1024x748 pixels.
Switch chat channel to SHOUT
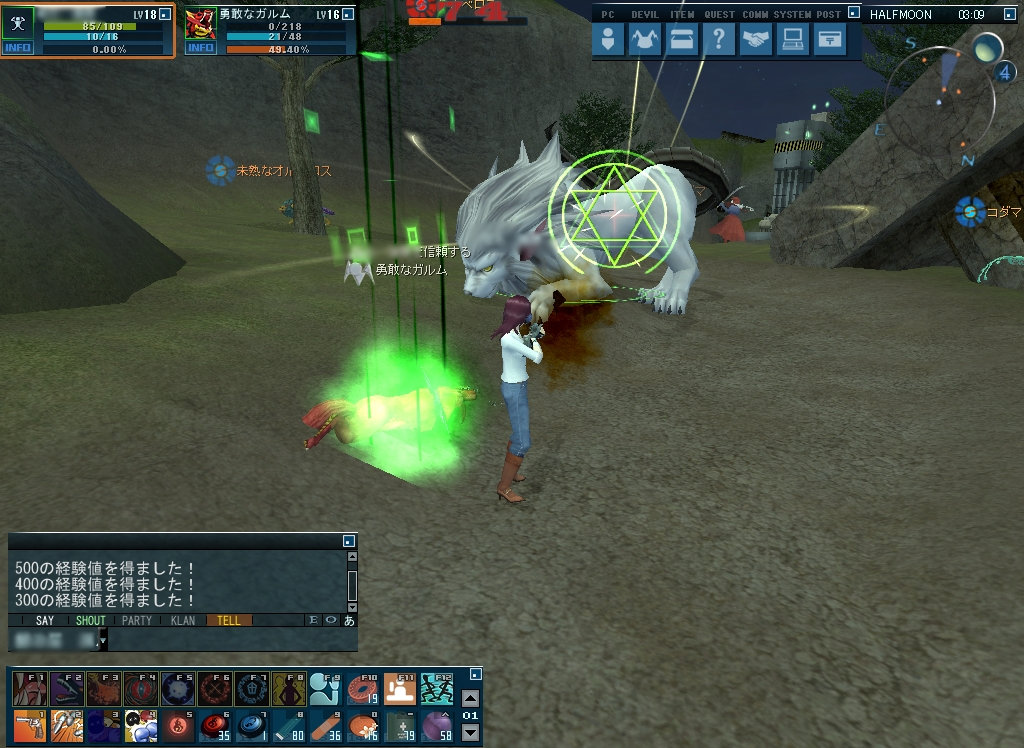click(91, 620)
